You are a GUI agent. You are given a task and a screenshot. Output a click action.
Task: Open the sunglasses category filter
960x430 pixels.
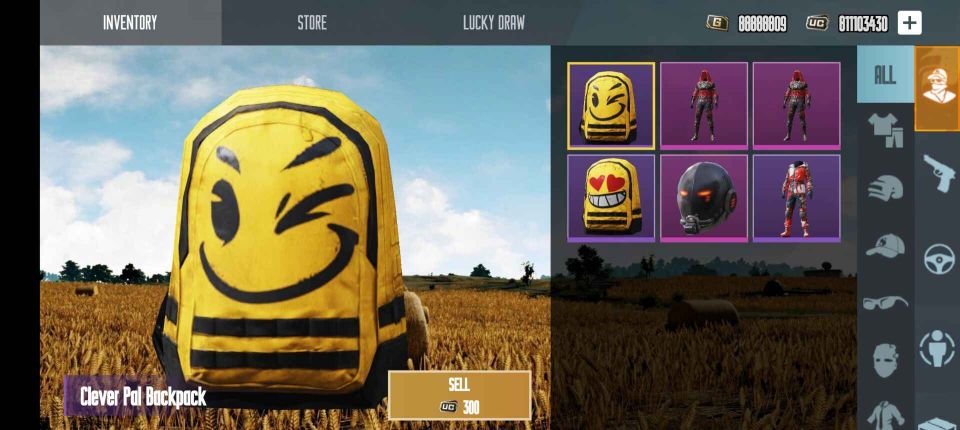(x=885, y=302)
